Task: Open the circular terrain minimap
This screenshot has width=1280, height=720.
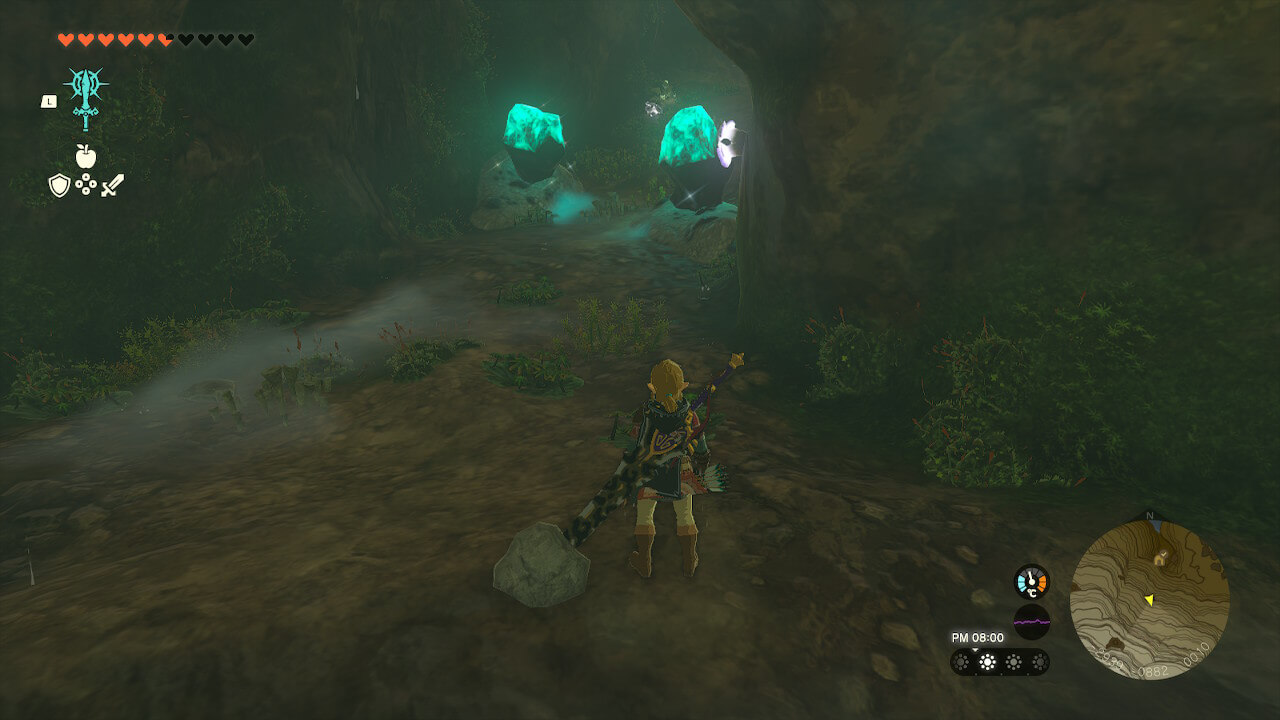Action: tap(1149, 599)
